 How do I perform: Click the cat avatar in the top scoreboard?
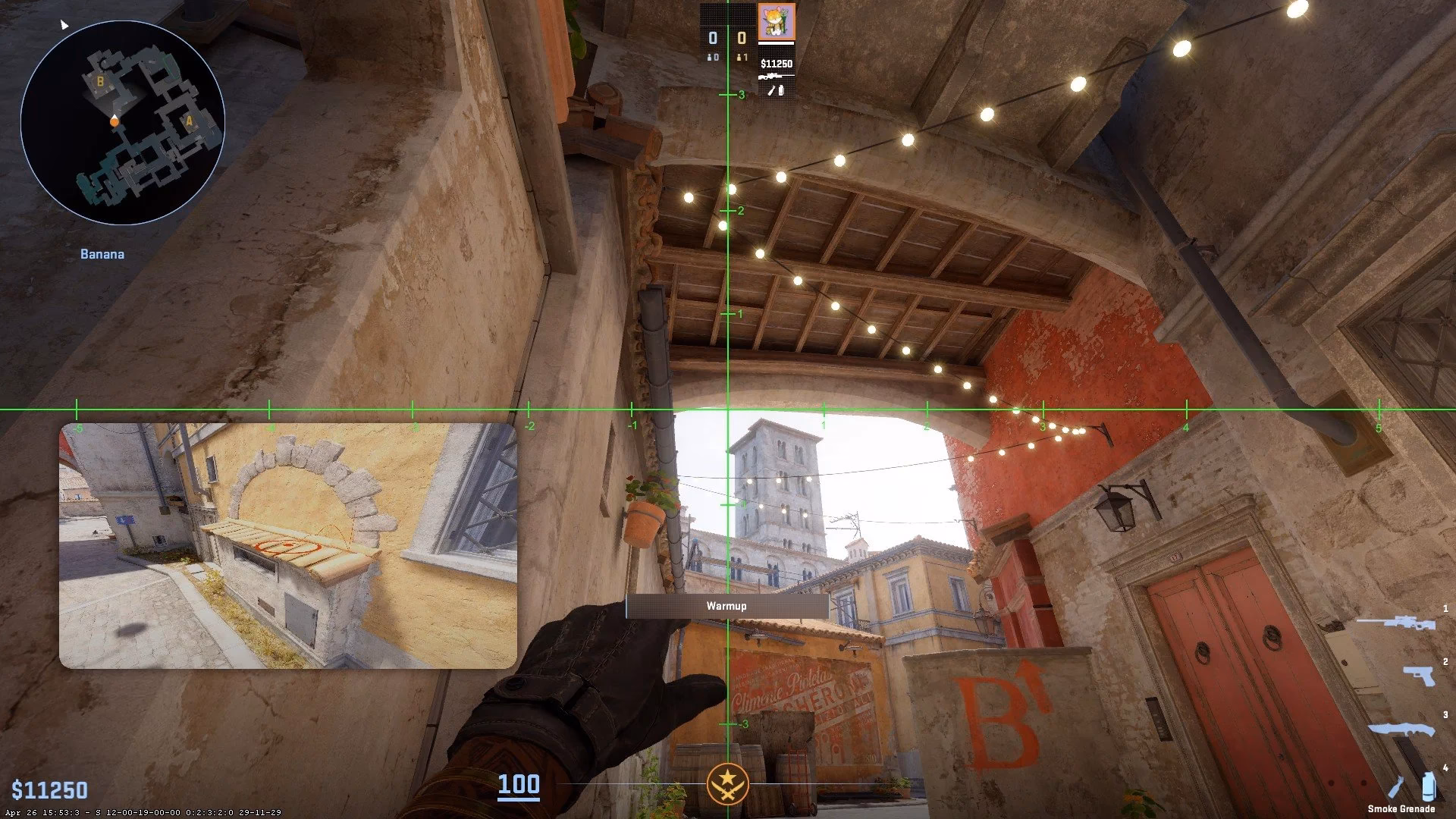point(777,21)
